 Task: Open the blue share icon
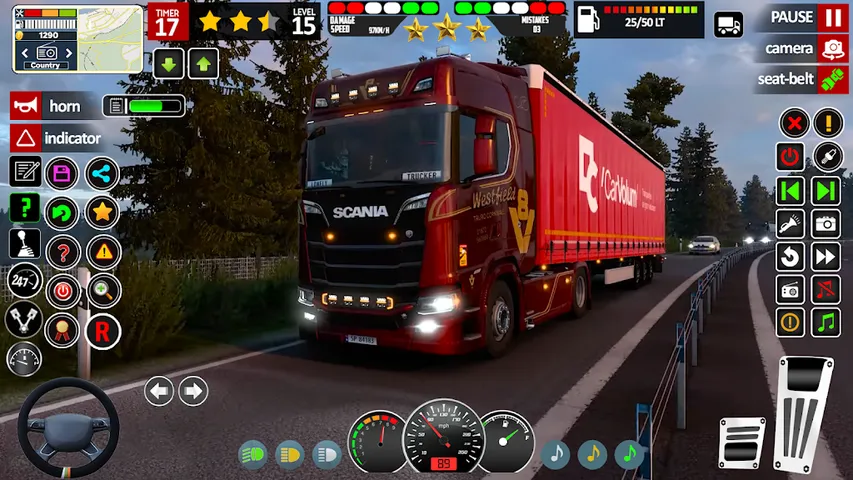(x=101, y=173)
